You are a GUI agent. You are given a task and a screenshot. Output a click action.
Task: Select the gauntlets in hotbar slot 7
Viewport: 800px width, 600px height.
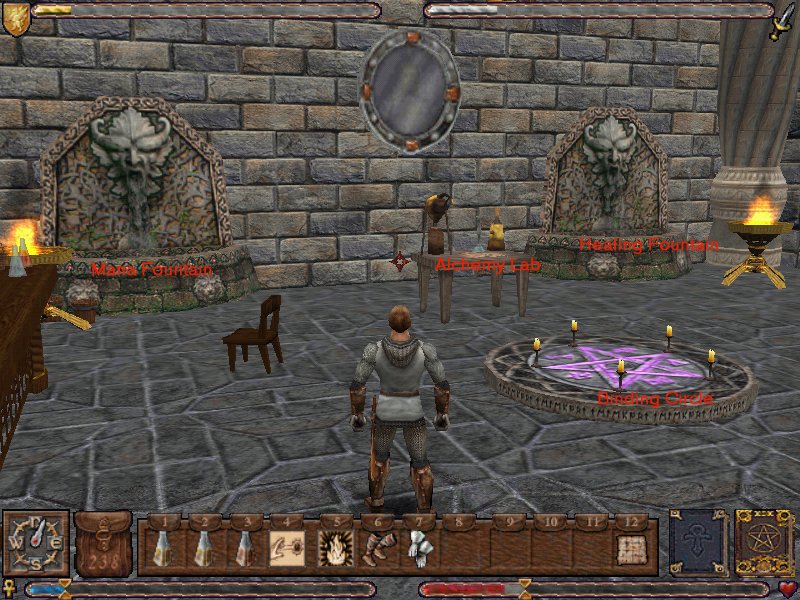pyautogui.click(x=416, y=548)
